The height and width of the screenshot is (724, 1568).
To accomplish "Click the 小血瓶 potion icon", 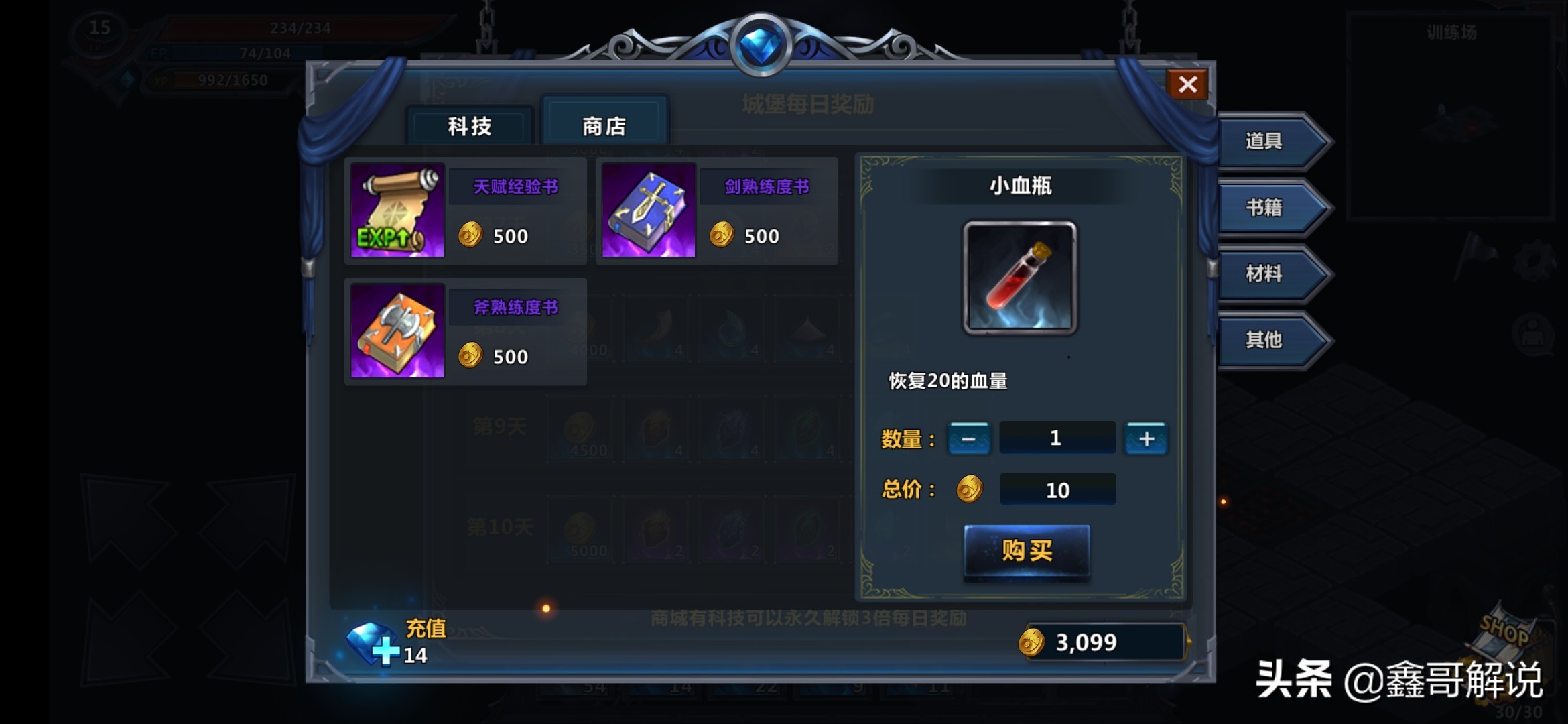I will [1020, 278].
